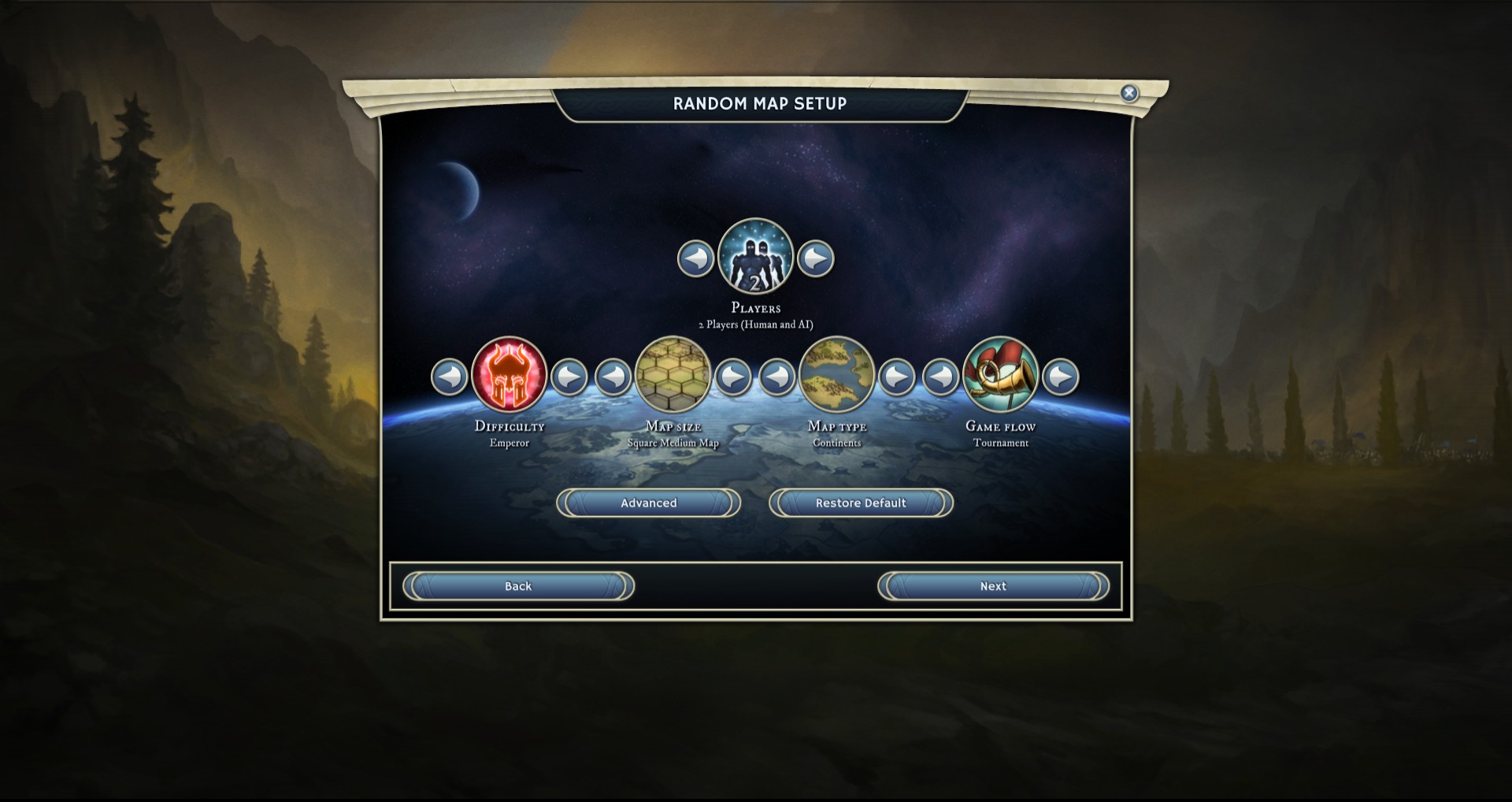Screen dimensions: 1512x802
Task: Proceed with the Next button
Action: pos(993,586)
